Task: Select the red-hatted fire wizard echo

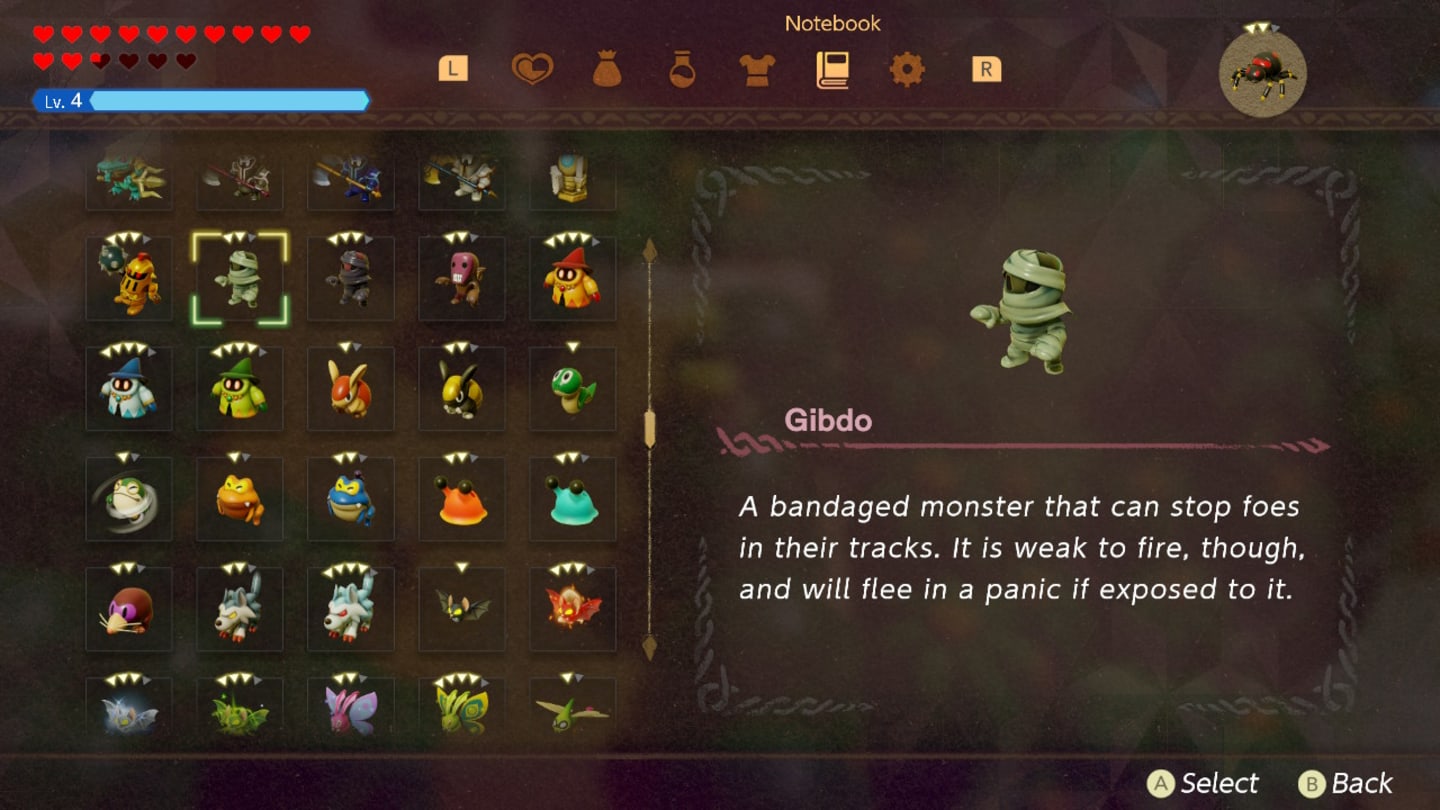Action: (x=572, y=279)
